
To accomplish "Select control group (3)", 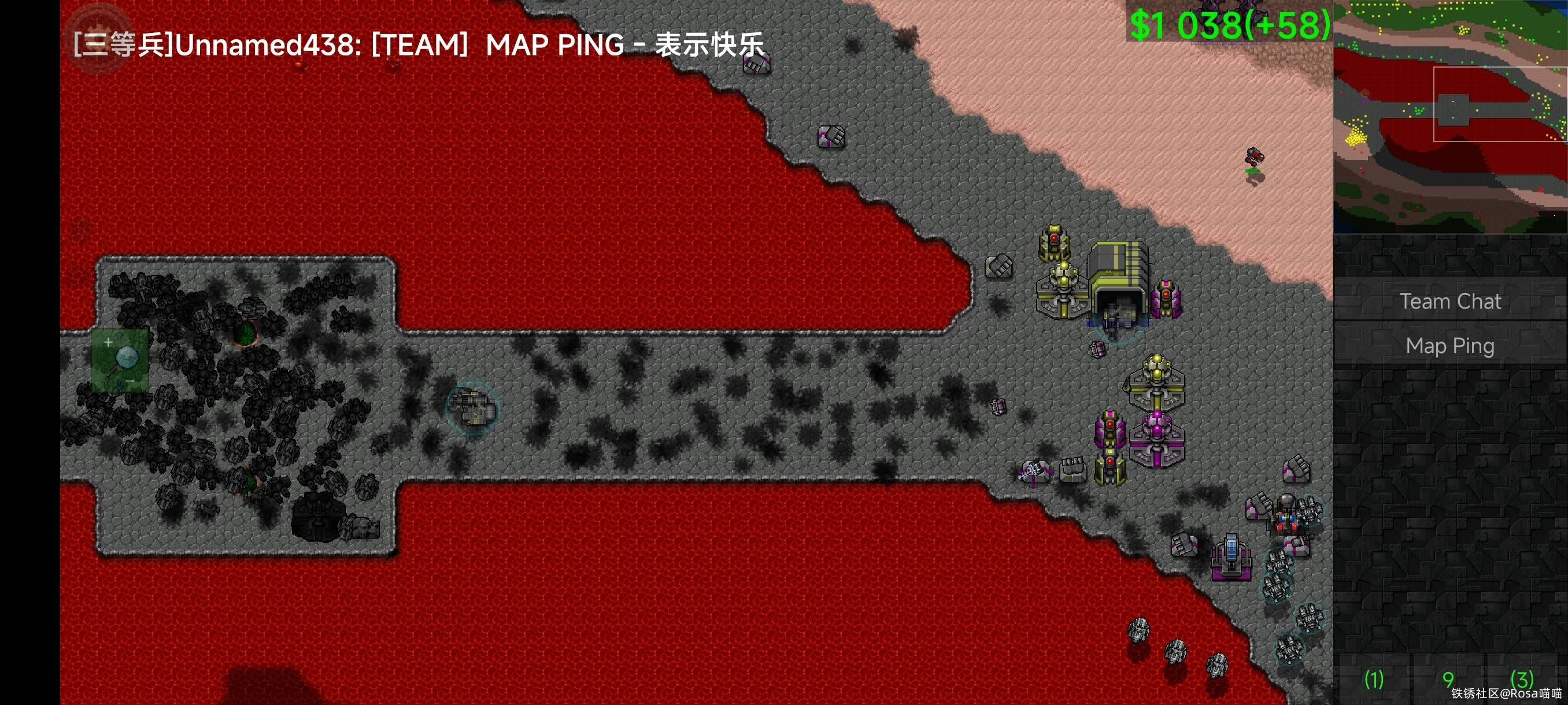I will tap(1522, 678).
